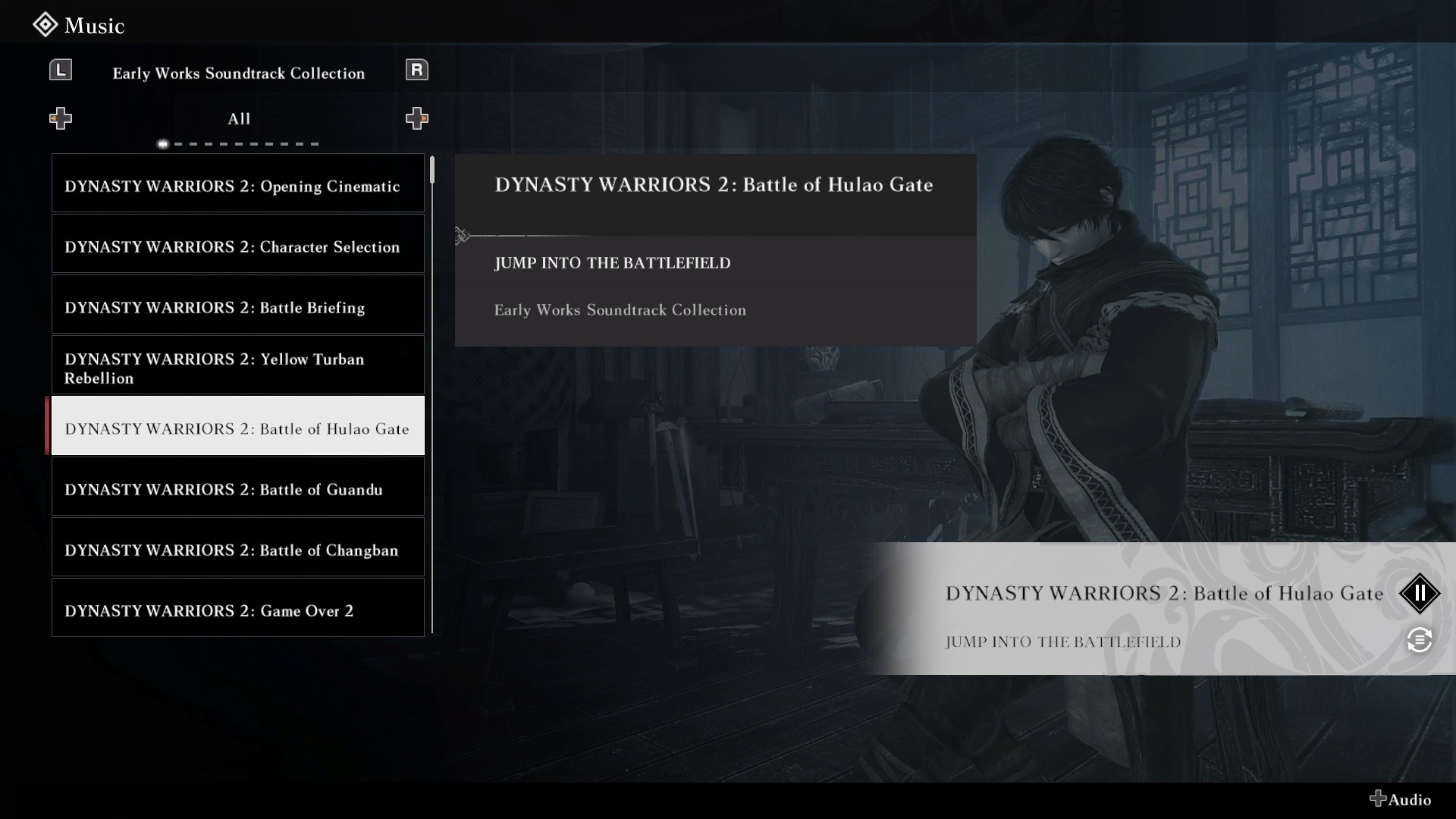This screenshot has height=819, width=1456.
Task: Click the repeat playback mode icon
Action: pos(1419,641)
